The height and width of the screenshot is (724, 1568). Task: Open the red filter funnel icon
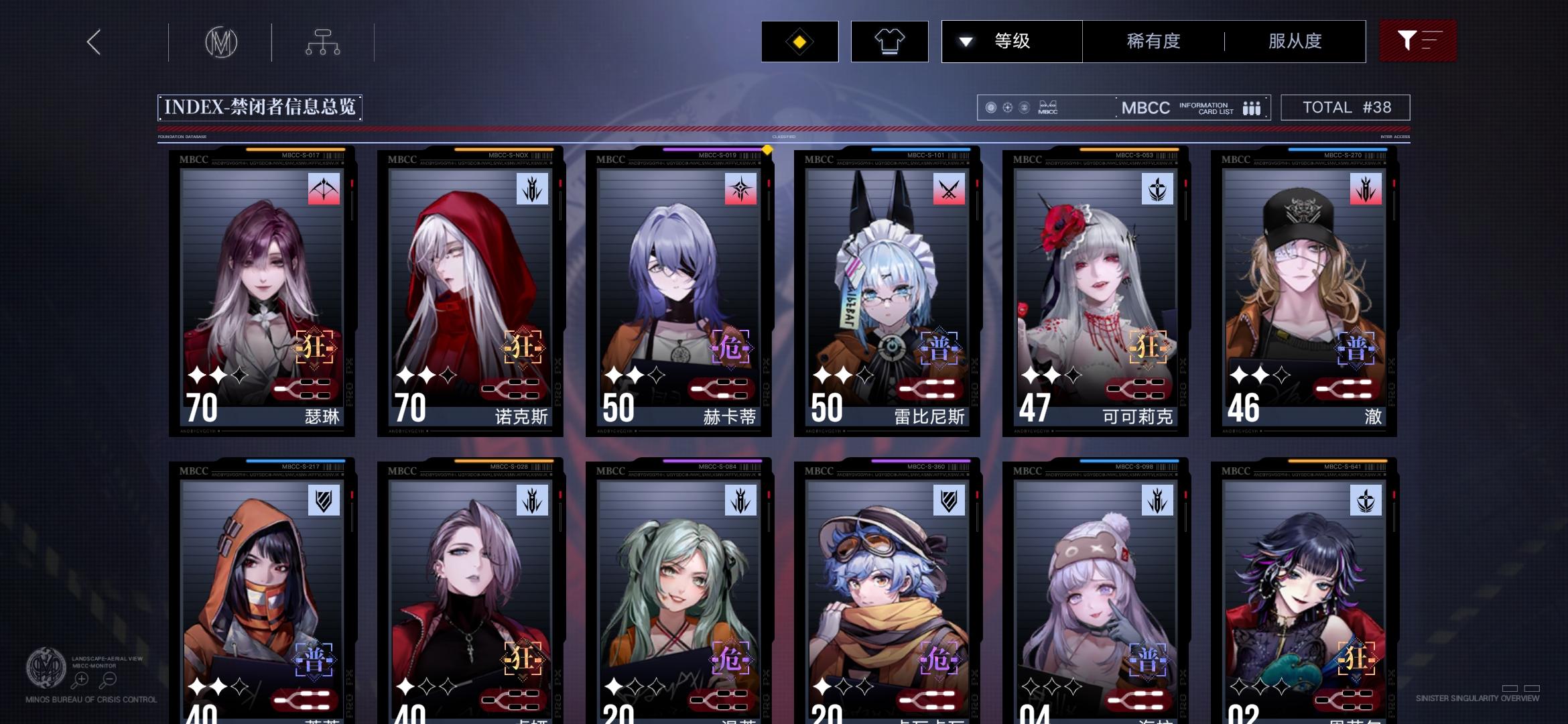[x=1418, y=41]
